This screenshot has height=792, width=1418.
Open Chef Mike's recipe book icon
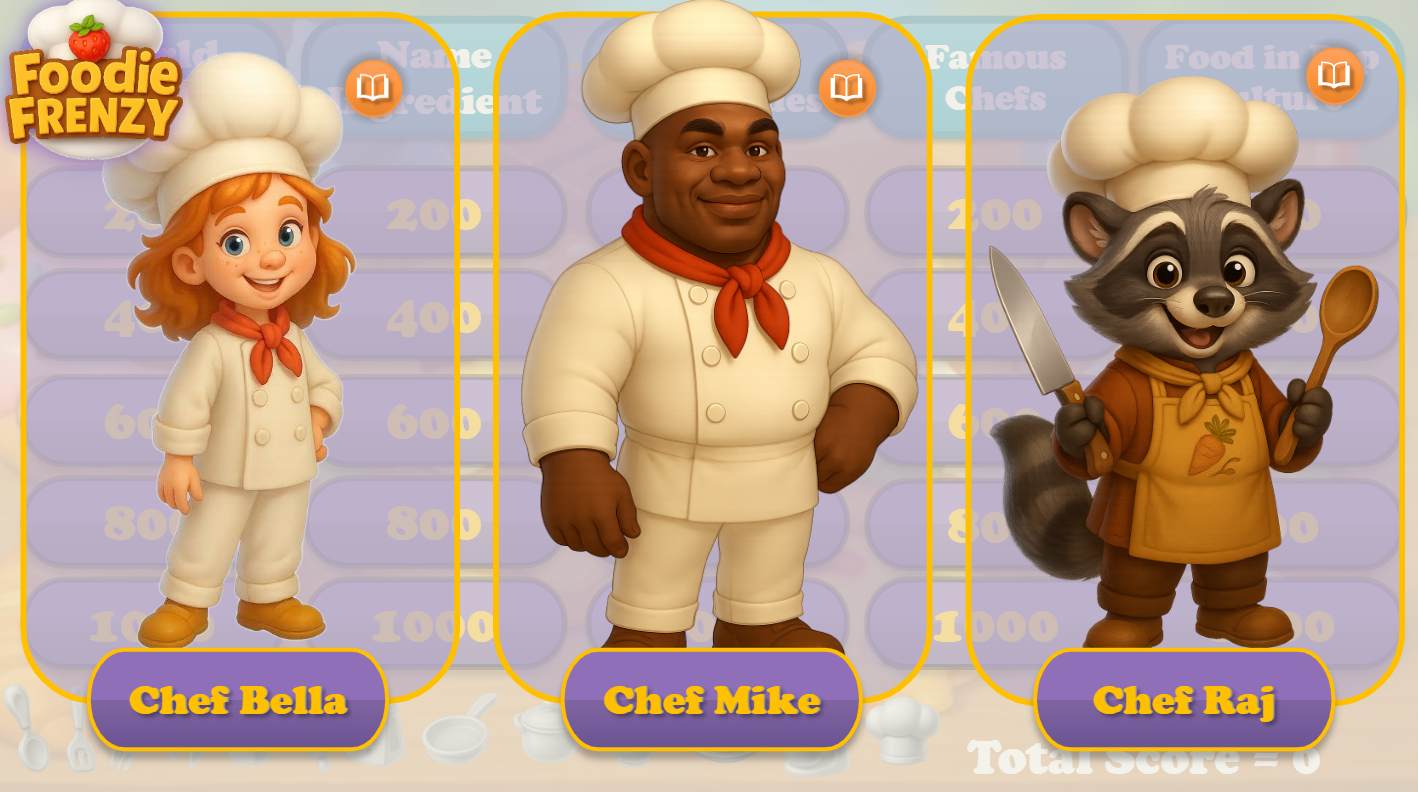pos(845,88)
